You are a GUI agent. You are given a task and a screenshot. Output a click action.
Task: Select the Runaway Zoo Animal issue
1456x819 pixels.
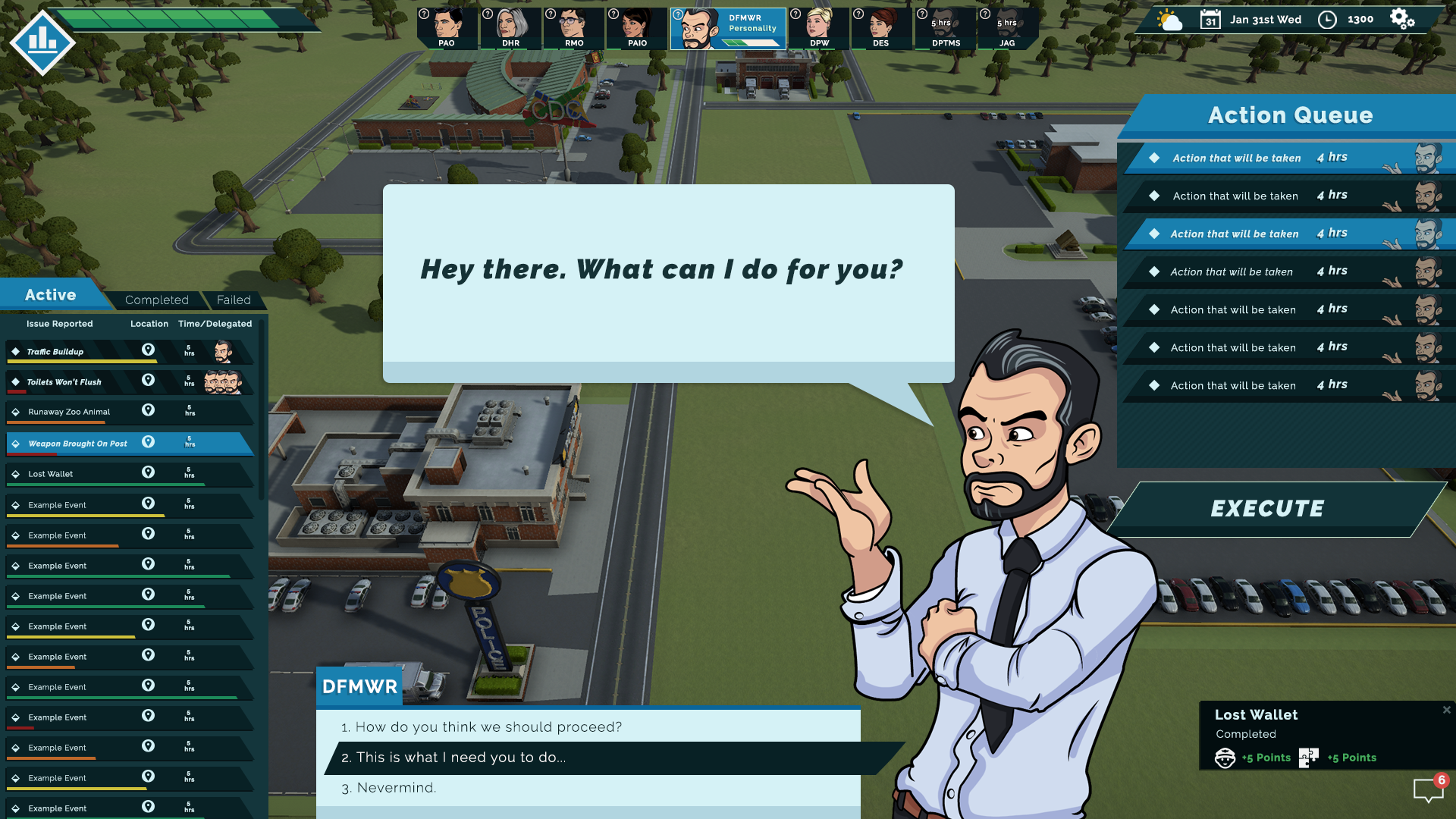click(69, 413)
